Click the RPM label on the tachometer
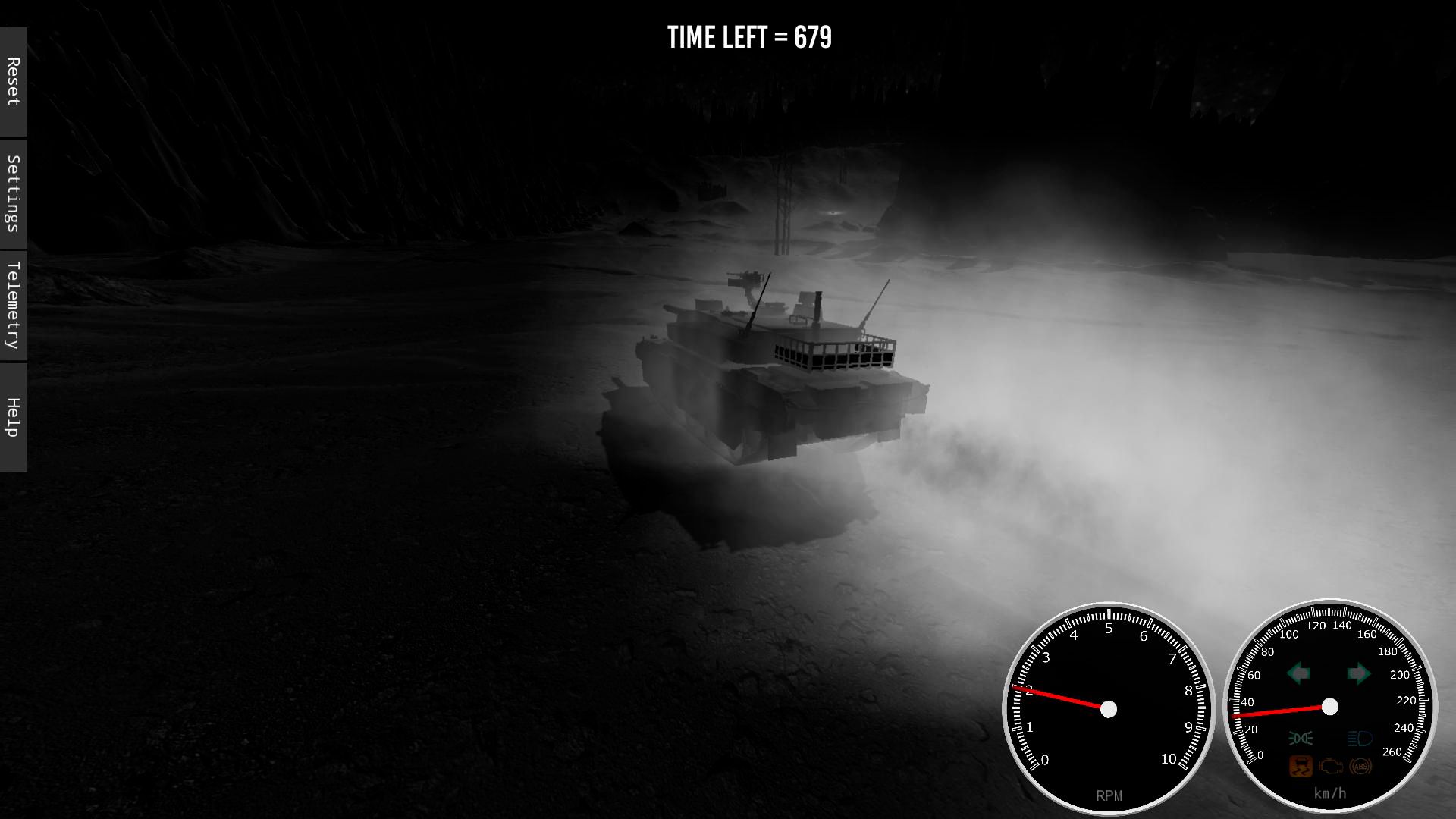1456x819 pixels. pyautogui.click(x=1108, y=793)
